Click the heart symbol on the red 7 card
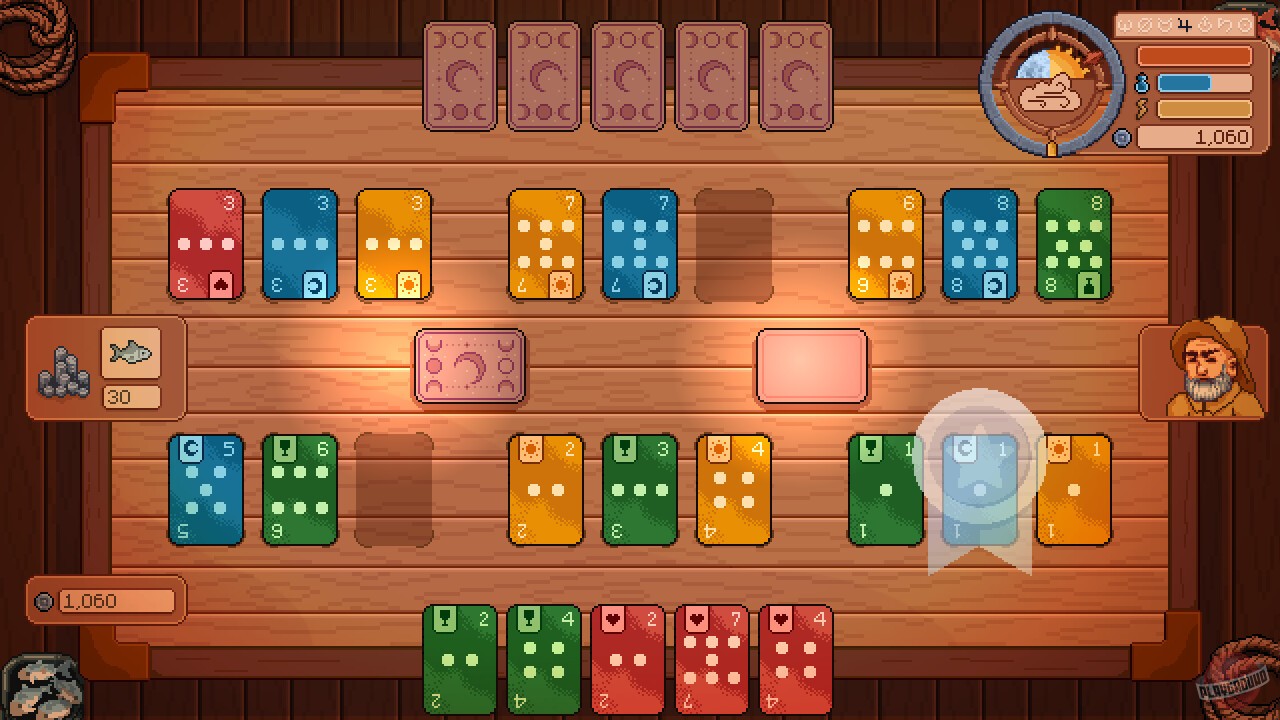1280x720 pixels. [x=697, y=618]
